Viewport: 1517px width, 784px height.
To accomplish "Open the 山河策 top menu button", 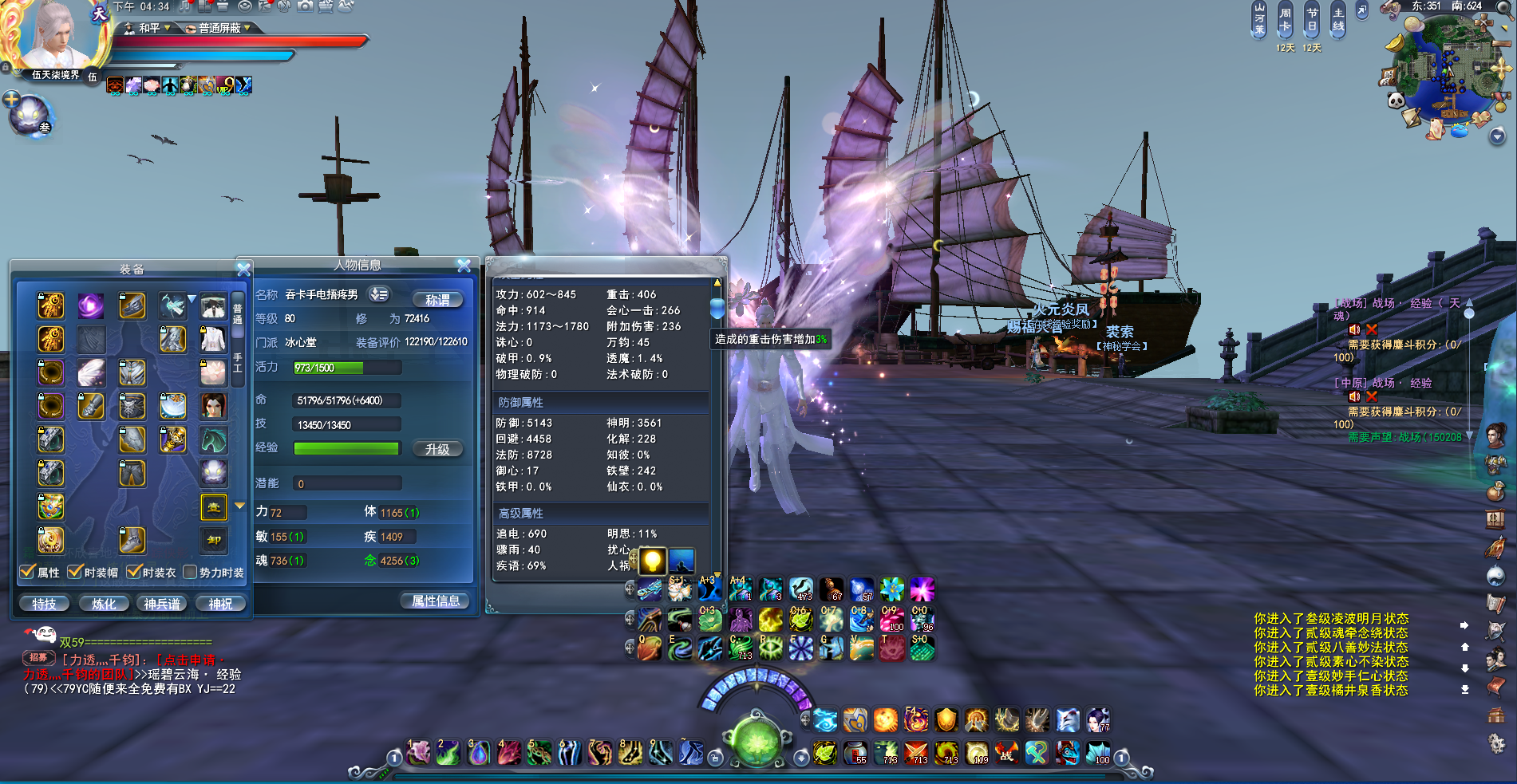I will pyautogui.click(x=1259, y=19).
